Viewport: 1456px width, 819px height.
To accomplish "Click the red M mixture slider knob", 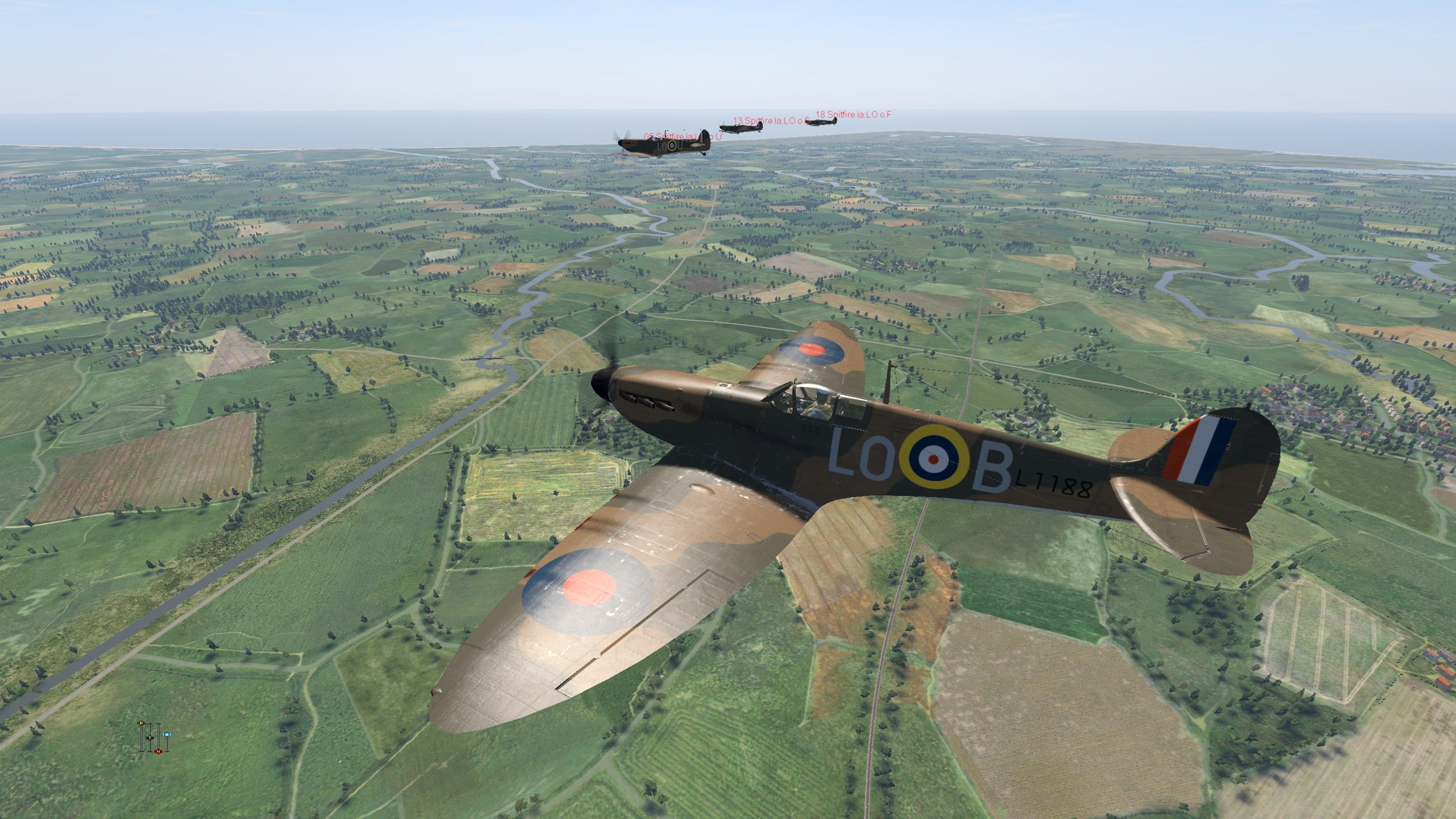I will tap(159, 751).
